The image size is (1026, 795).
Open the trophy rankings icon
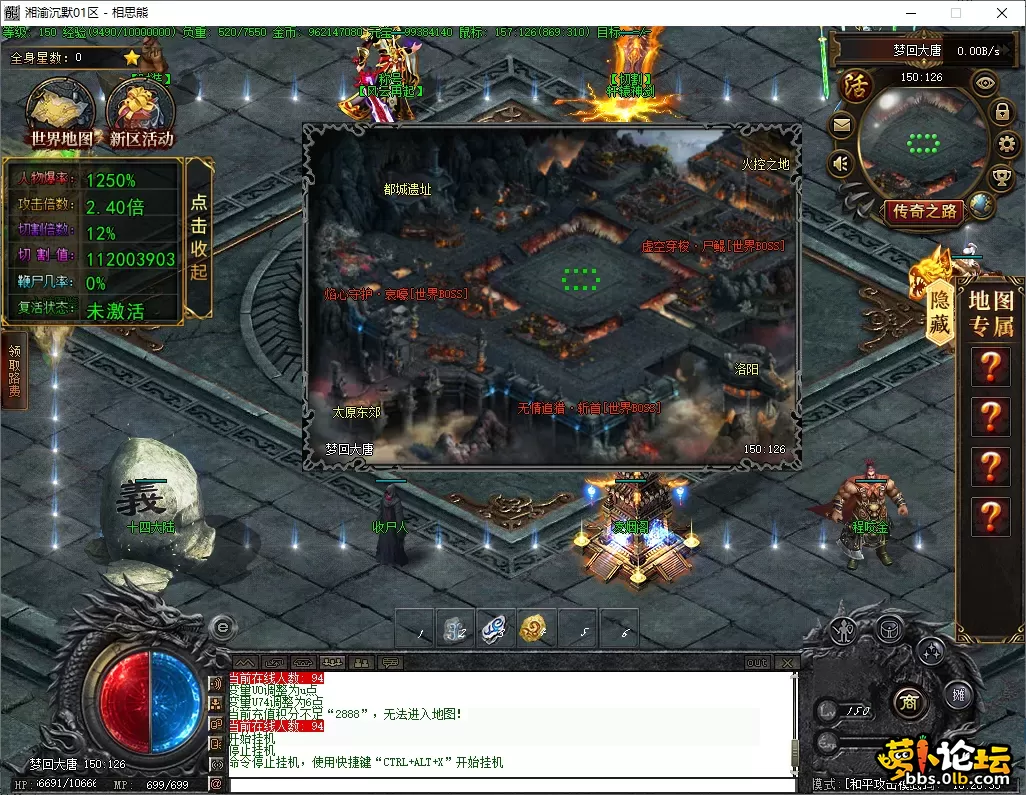pos(1000,178)
